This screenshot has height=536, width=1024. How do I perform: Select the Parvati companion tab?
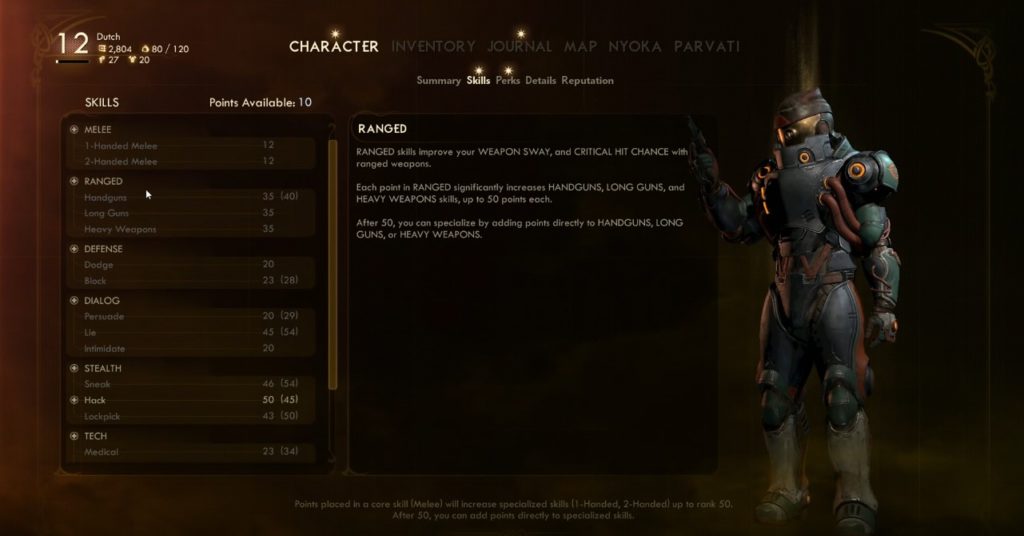[706, 46]
